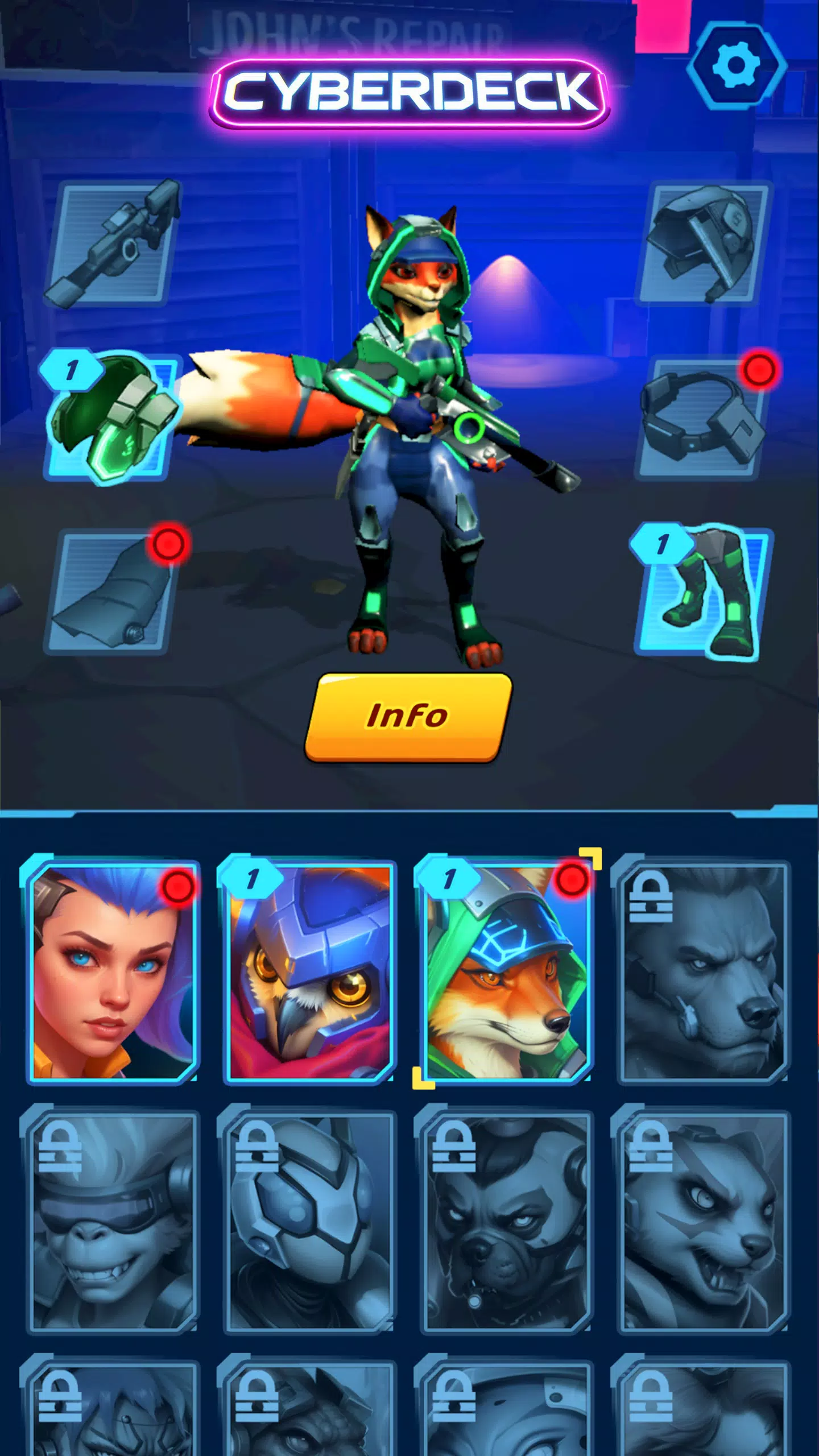Image resolution: width=819 pixels, height=1456 pixels.
Task: Switch to the owl character card
Action: (310, 967)
